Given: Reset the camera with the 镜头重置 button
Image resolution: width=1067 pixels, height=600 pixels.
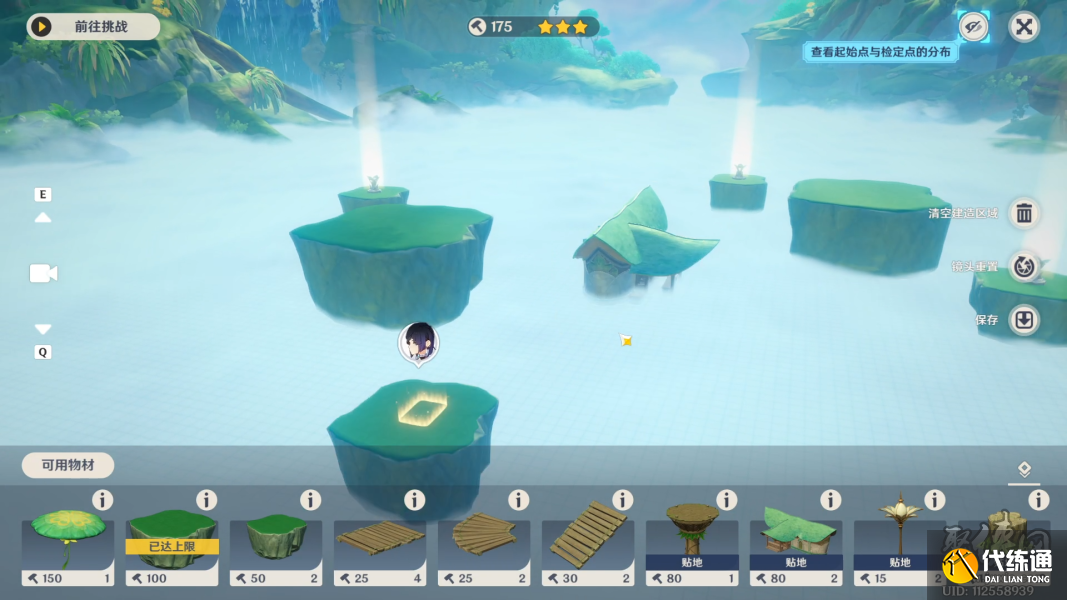Looking at the screenshot, I should [1024, 266].
